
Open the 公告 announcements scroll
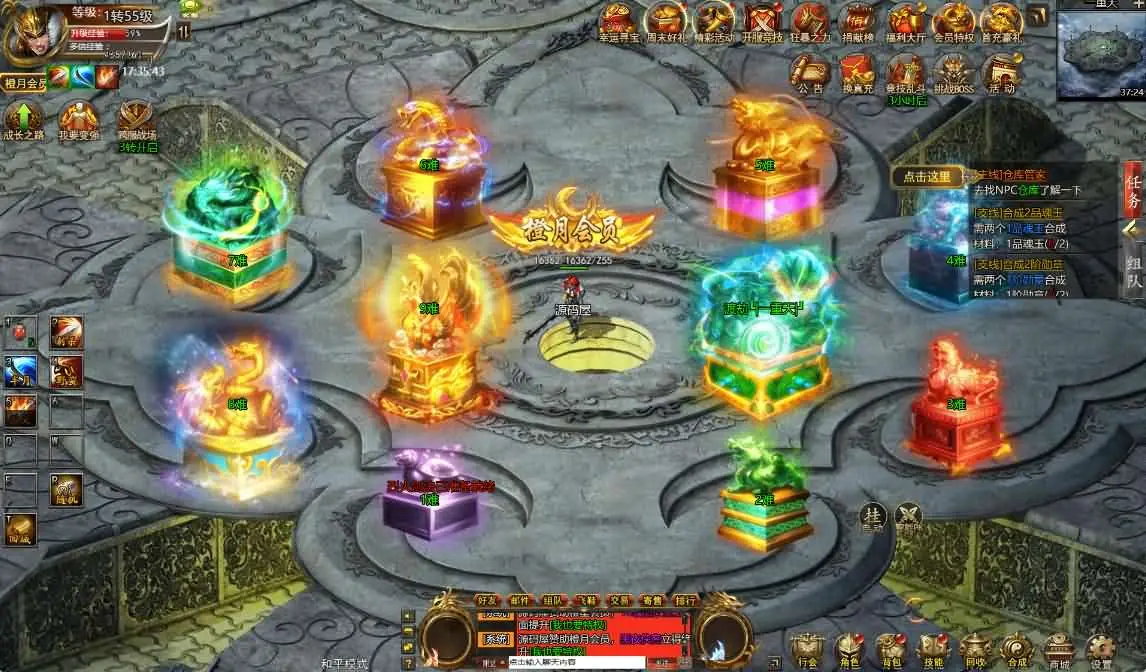pyautogui.click(x=809, y=72)
